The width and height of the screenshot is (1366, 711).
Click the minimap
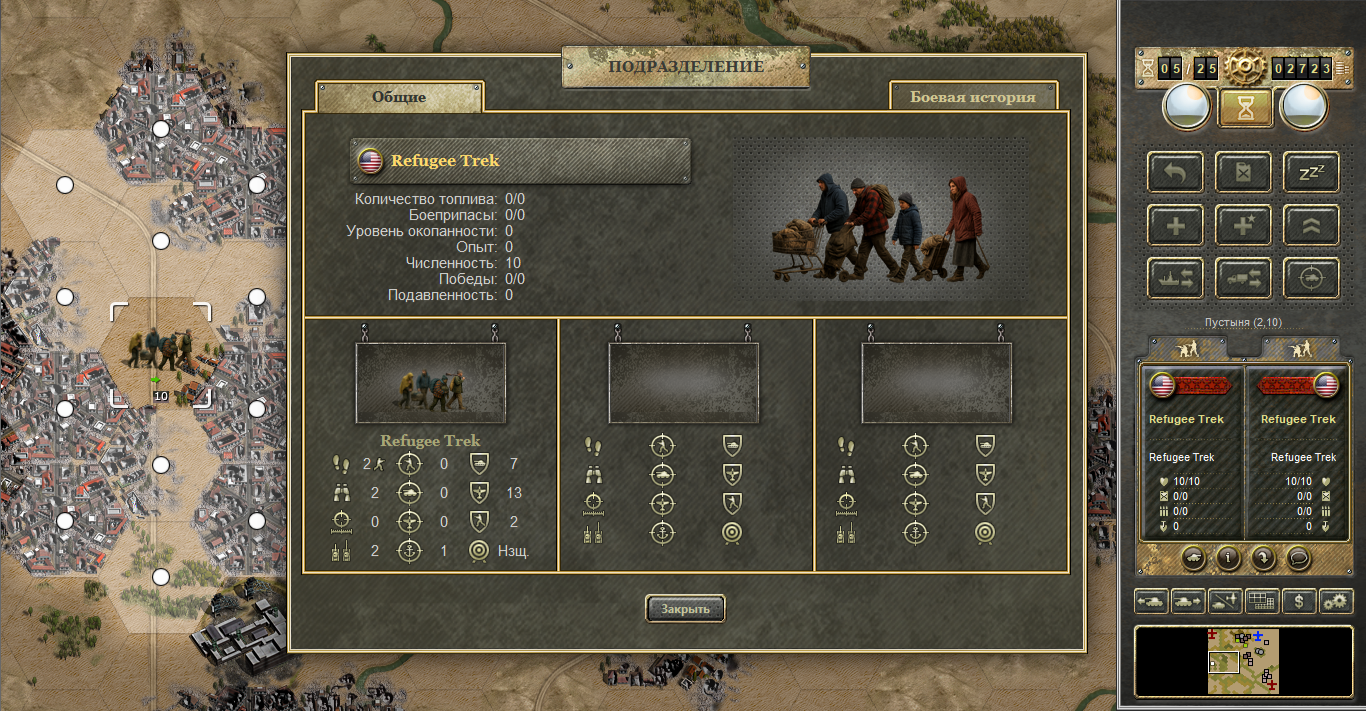(1244, 661)
